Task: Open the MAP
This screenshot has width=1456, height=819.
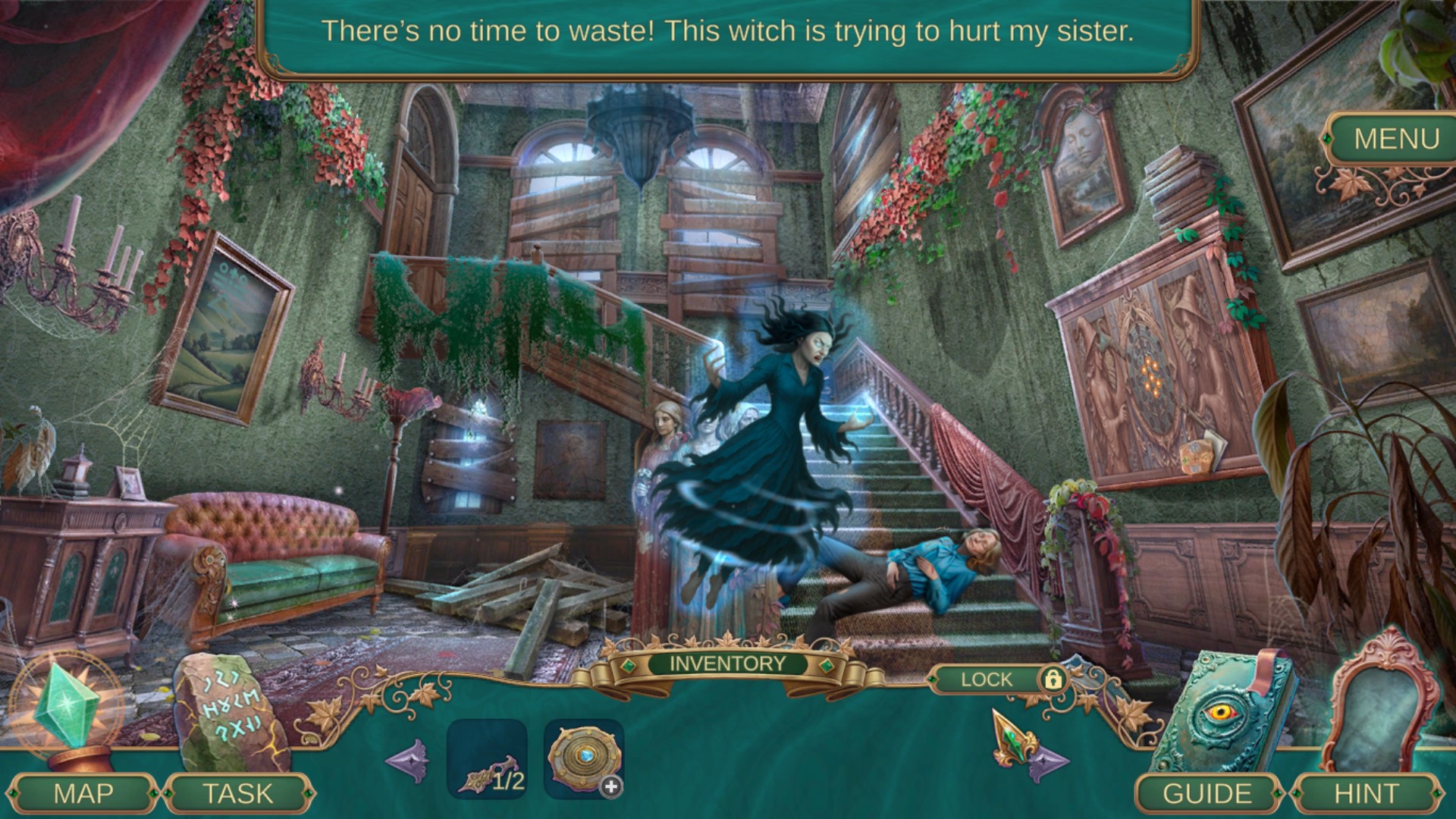Action: coord(85,793)
